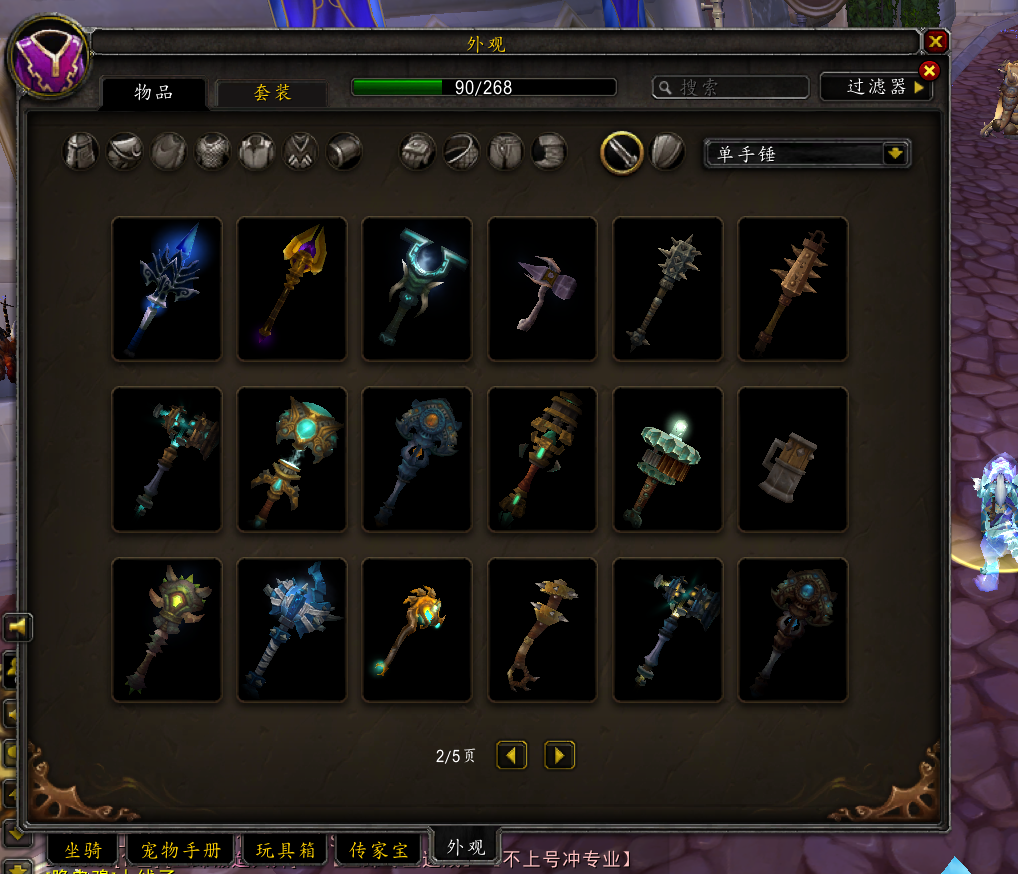Select the beer mug mace appearance

tap(792, 460)
